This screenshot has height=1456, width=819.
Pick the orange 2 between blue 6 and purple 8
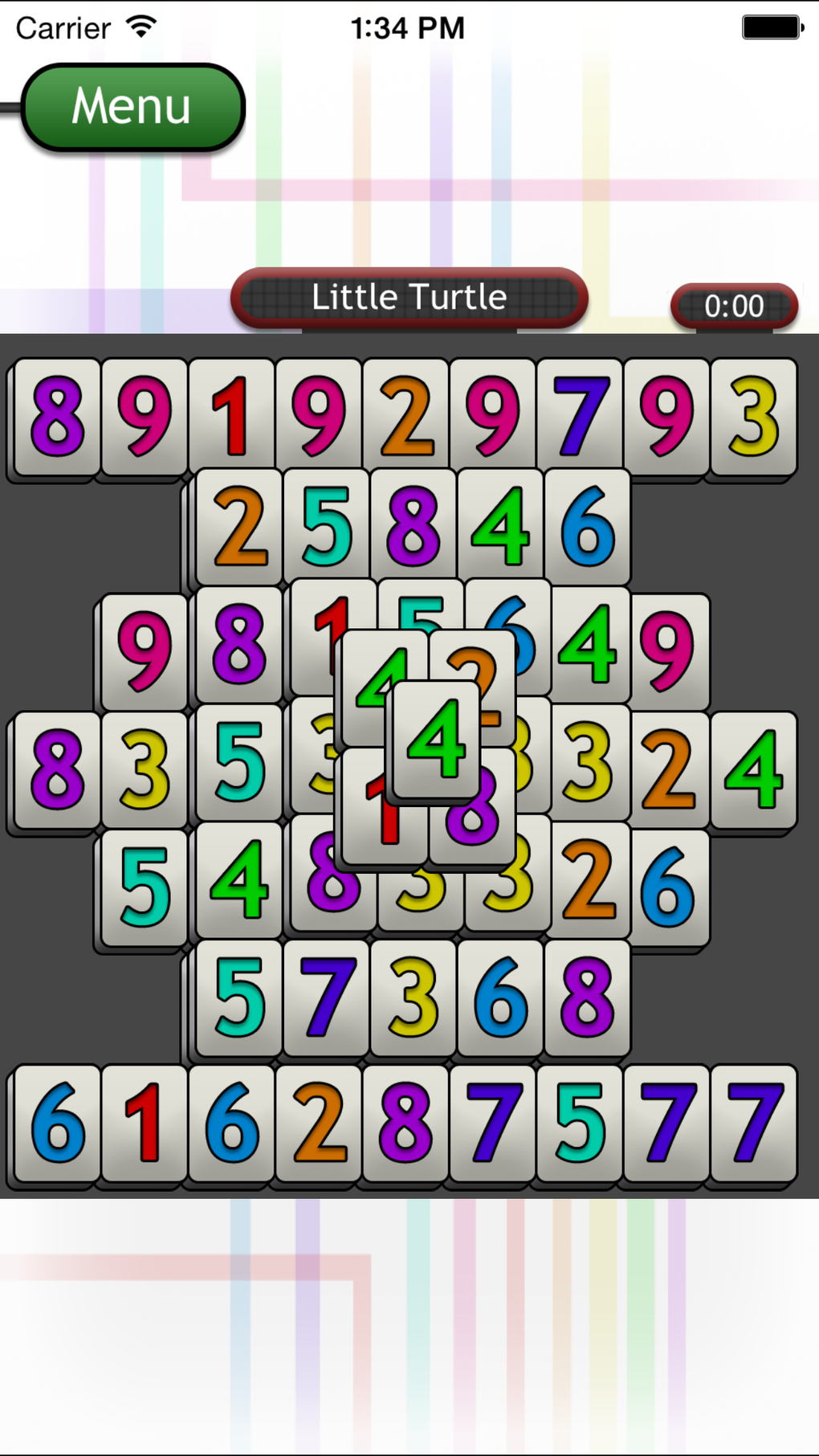pyautogui.click(x=319, y=1122)
